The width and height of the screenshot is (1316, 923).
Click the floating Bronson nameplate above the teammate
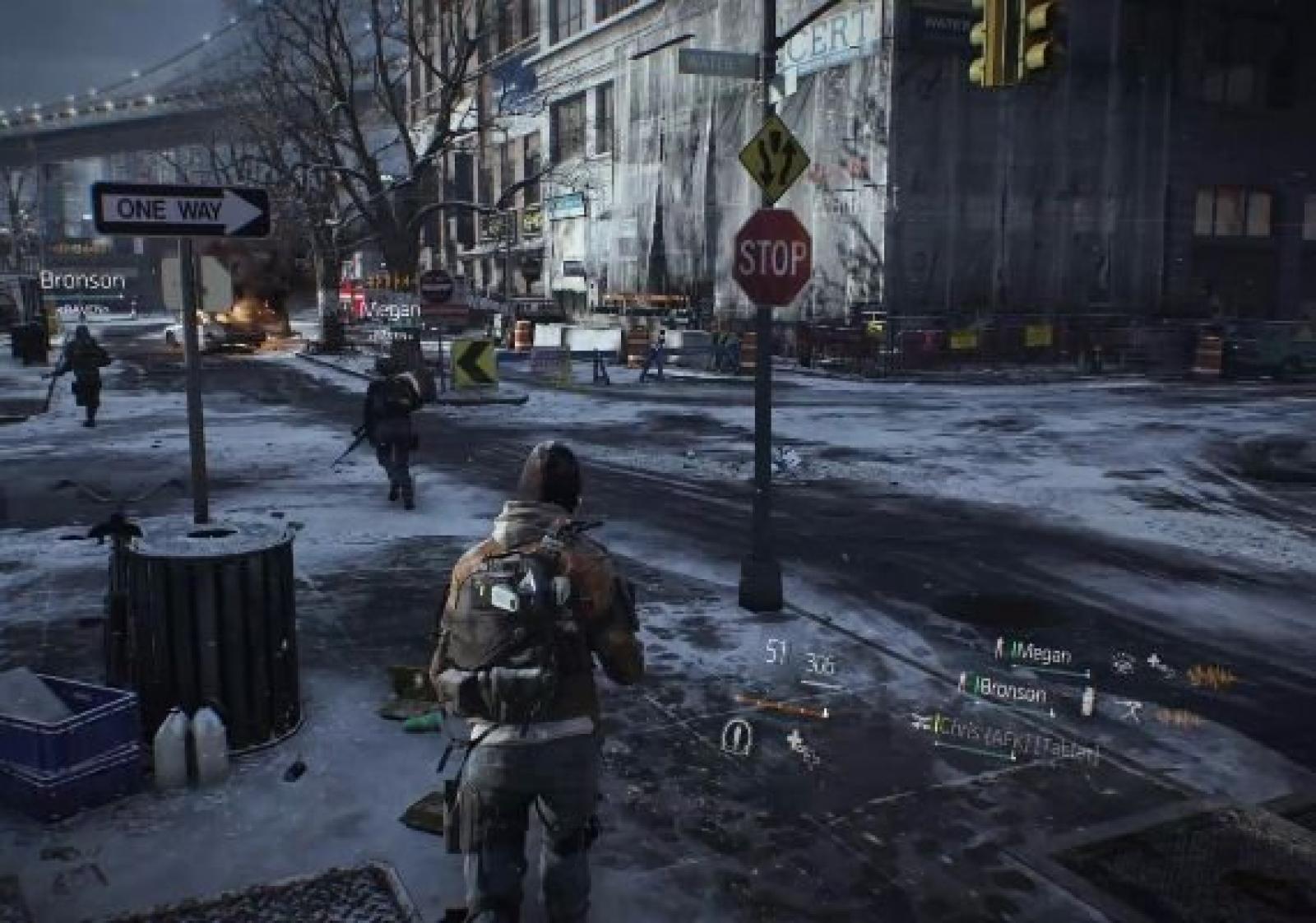[82, 281]
